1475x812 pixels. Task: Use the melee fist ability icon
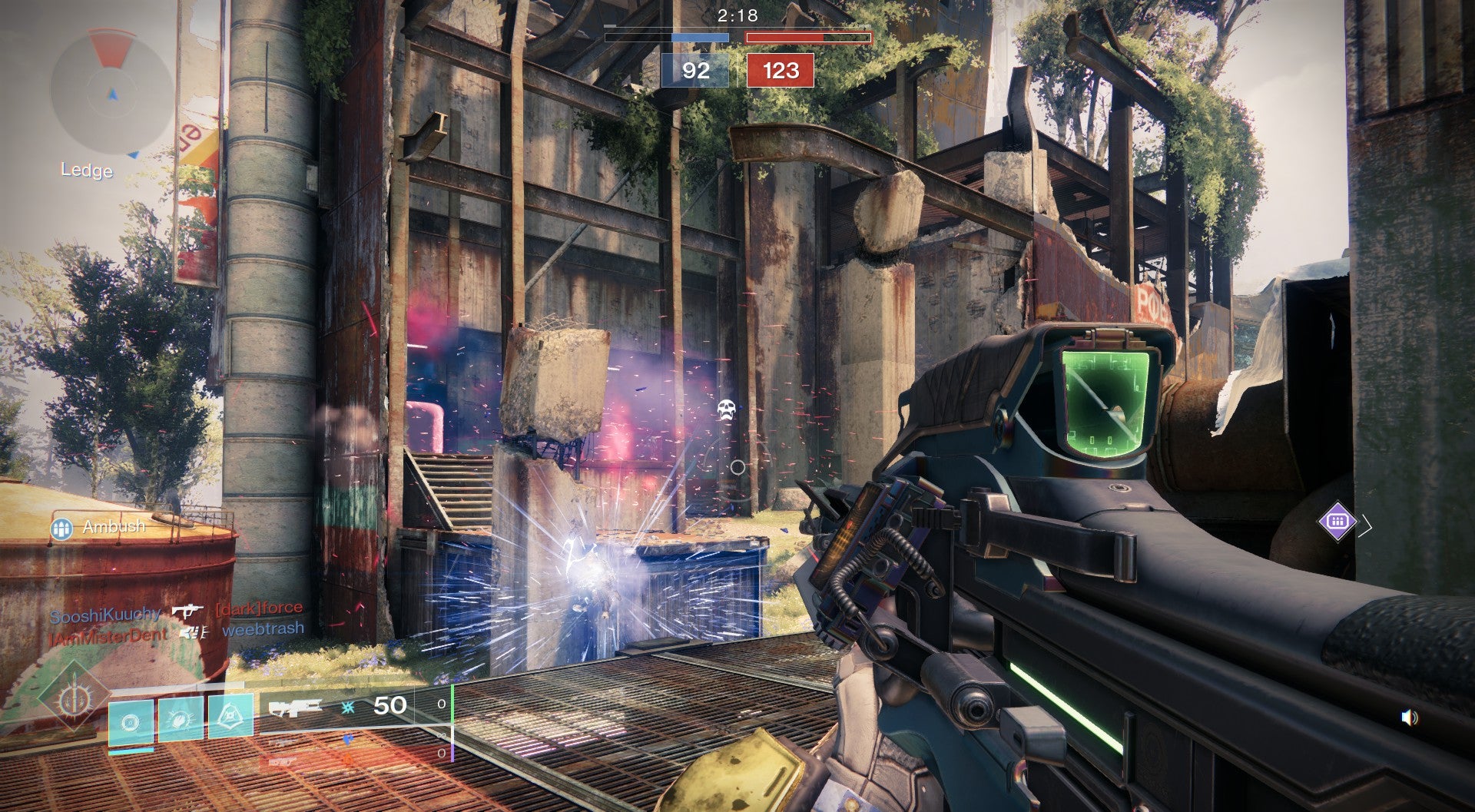(181, 720)
